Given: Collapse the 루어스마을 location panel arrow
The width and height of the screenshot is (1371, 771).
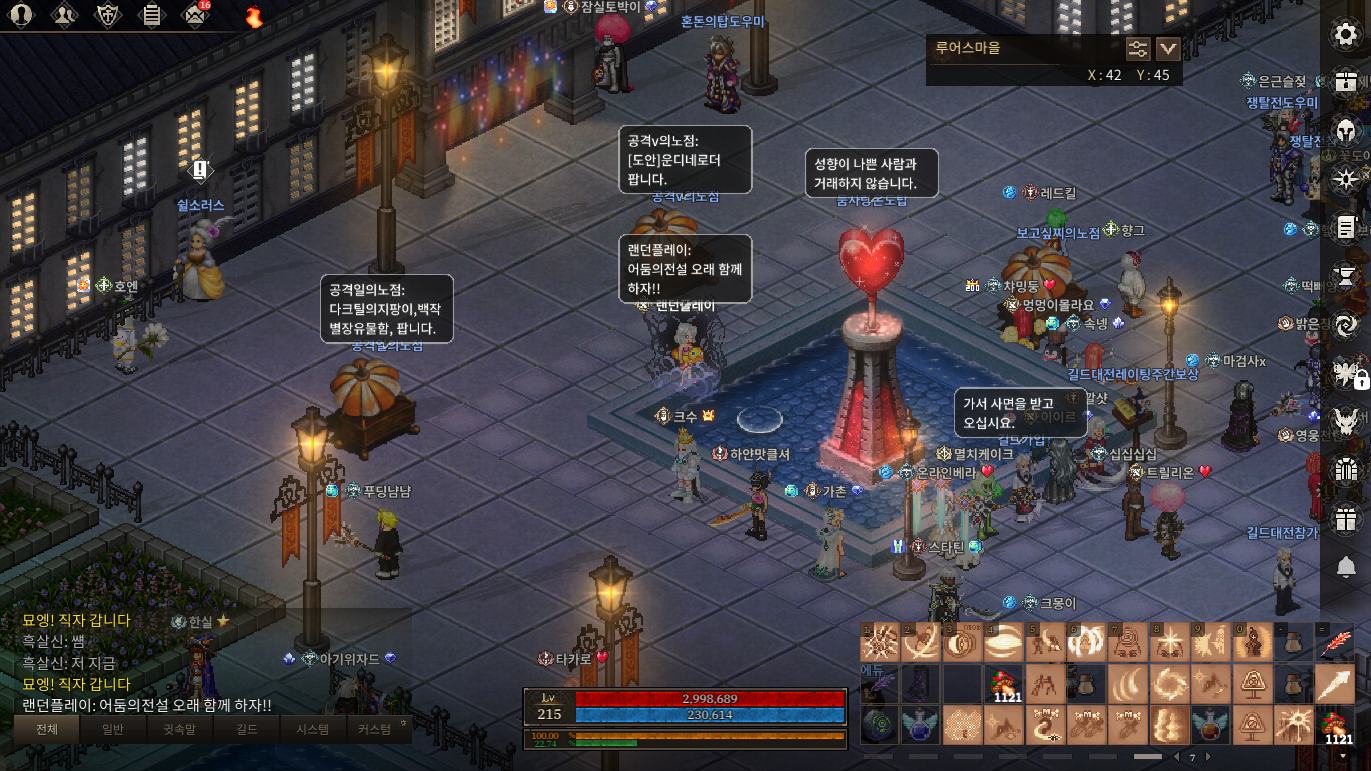Looking at the screenshot, I should pos(1167,49).
